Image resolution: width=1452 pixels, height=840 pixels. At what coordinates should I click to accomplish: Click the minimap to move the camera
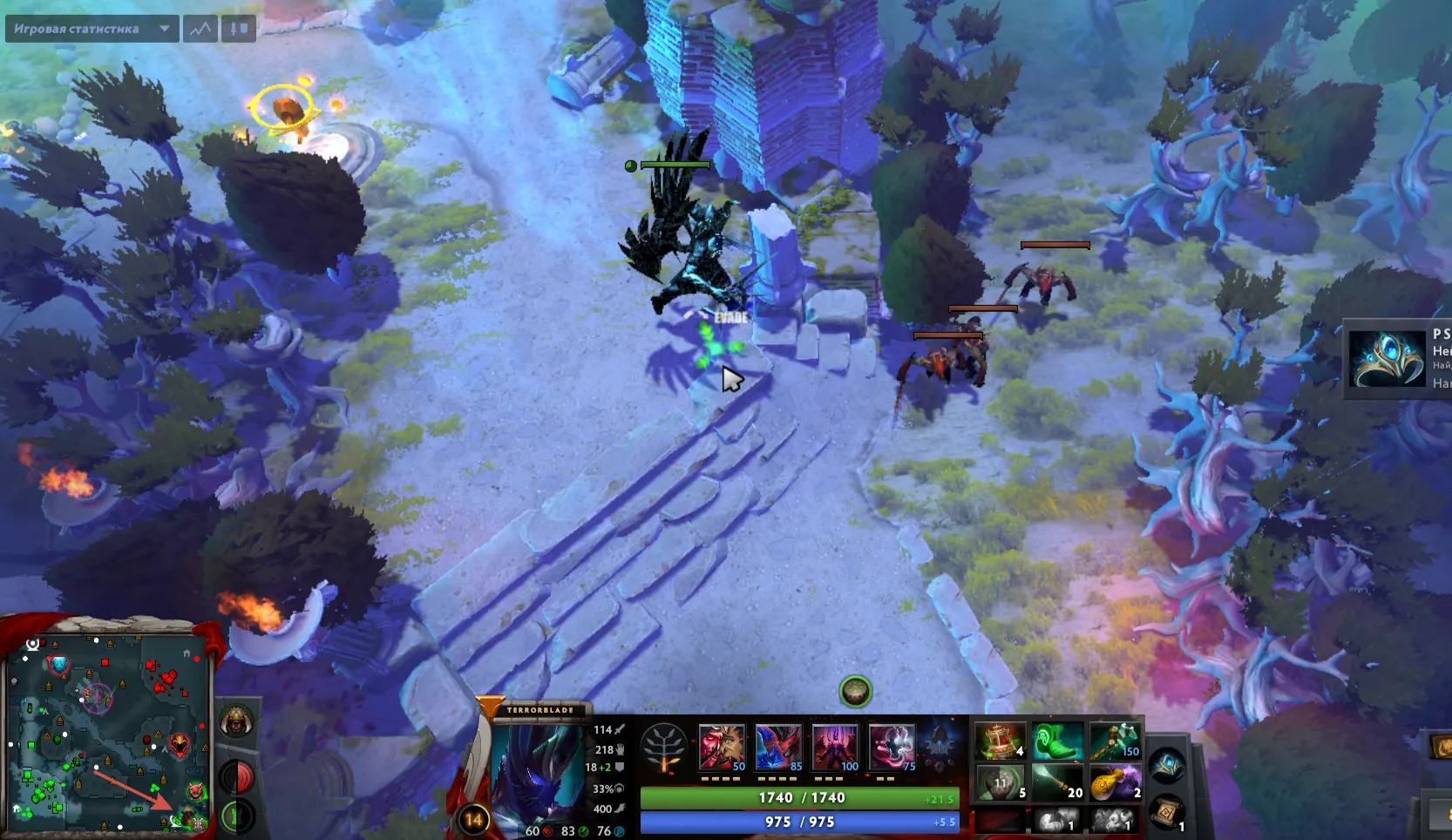tap(107, 733)
